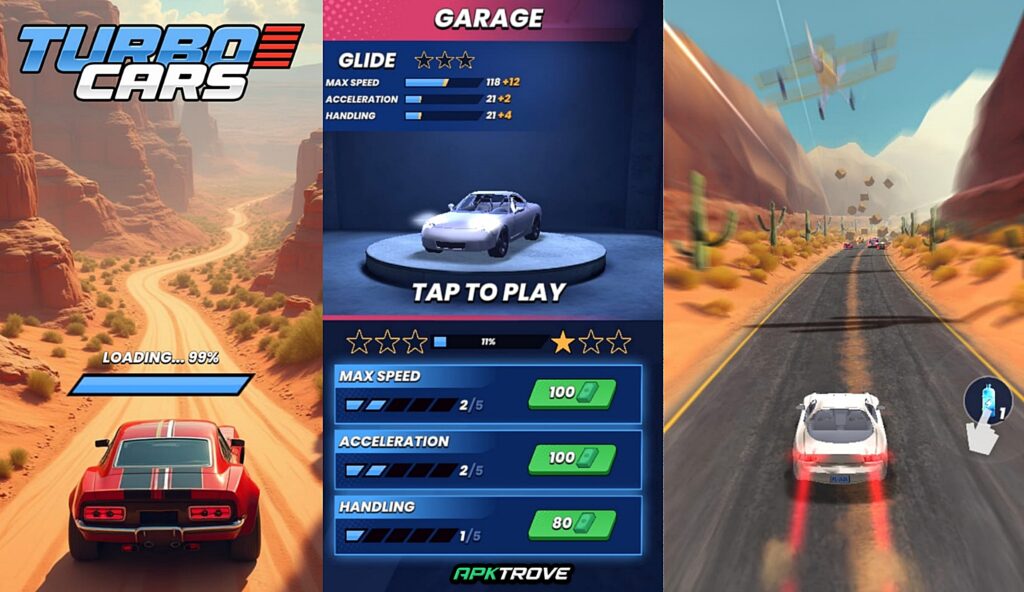Select the silver Glide car on the podium
Screen dimensions: 1024x592
(482, 223)
